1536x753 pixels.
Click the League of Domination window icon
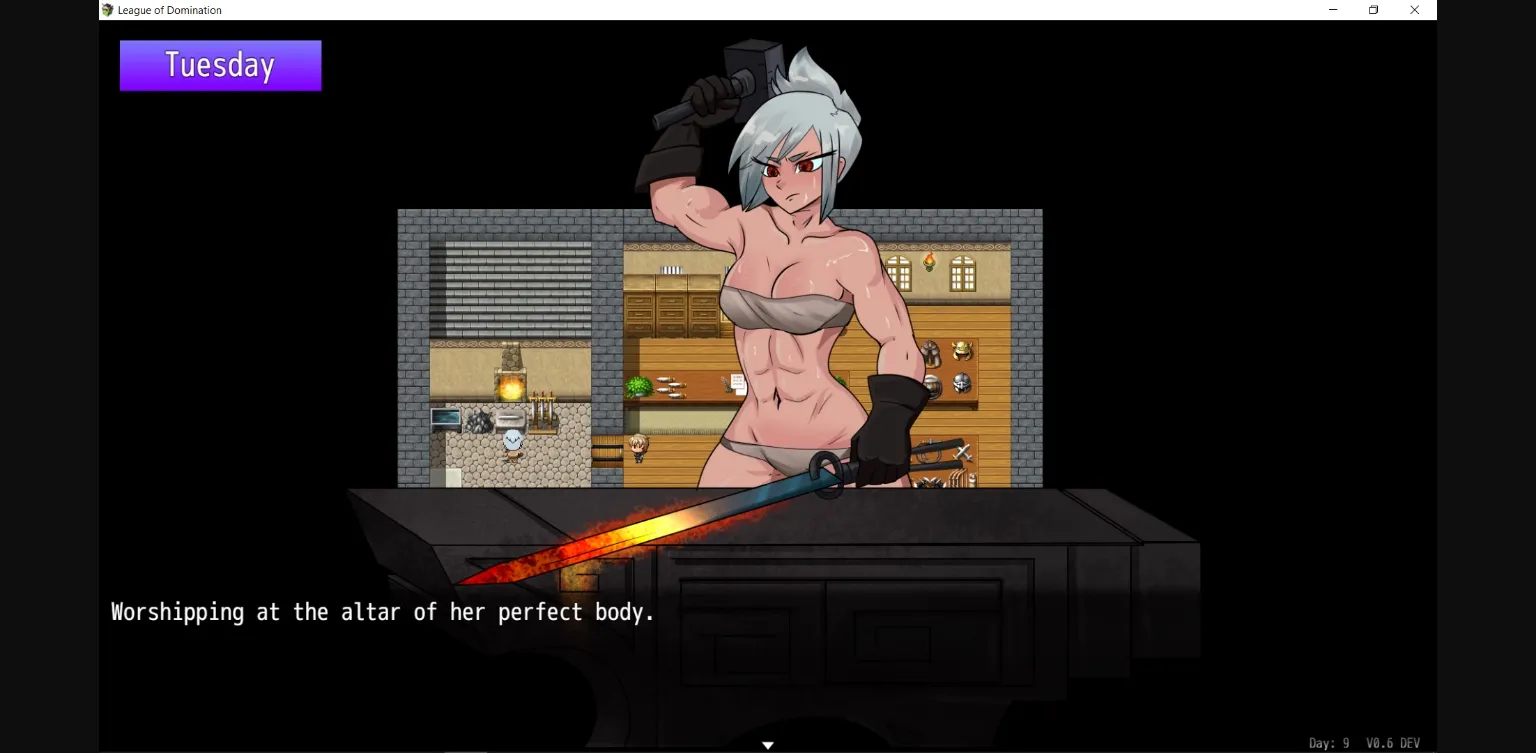[x=105, y=10]
